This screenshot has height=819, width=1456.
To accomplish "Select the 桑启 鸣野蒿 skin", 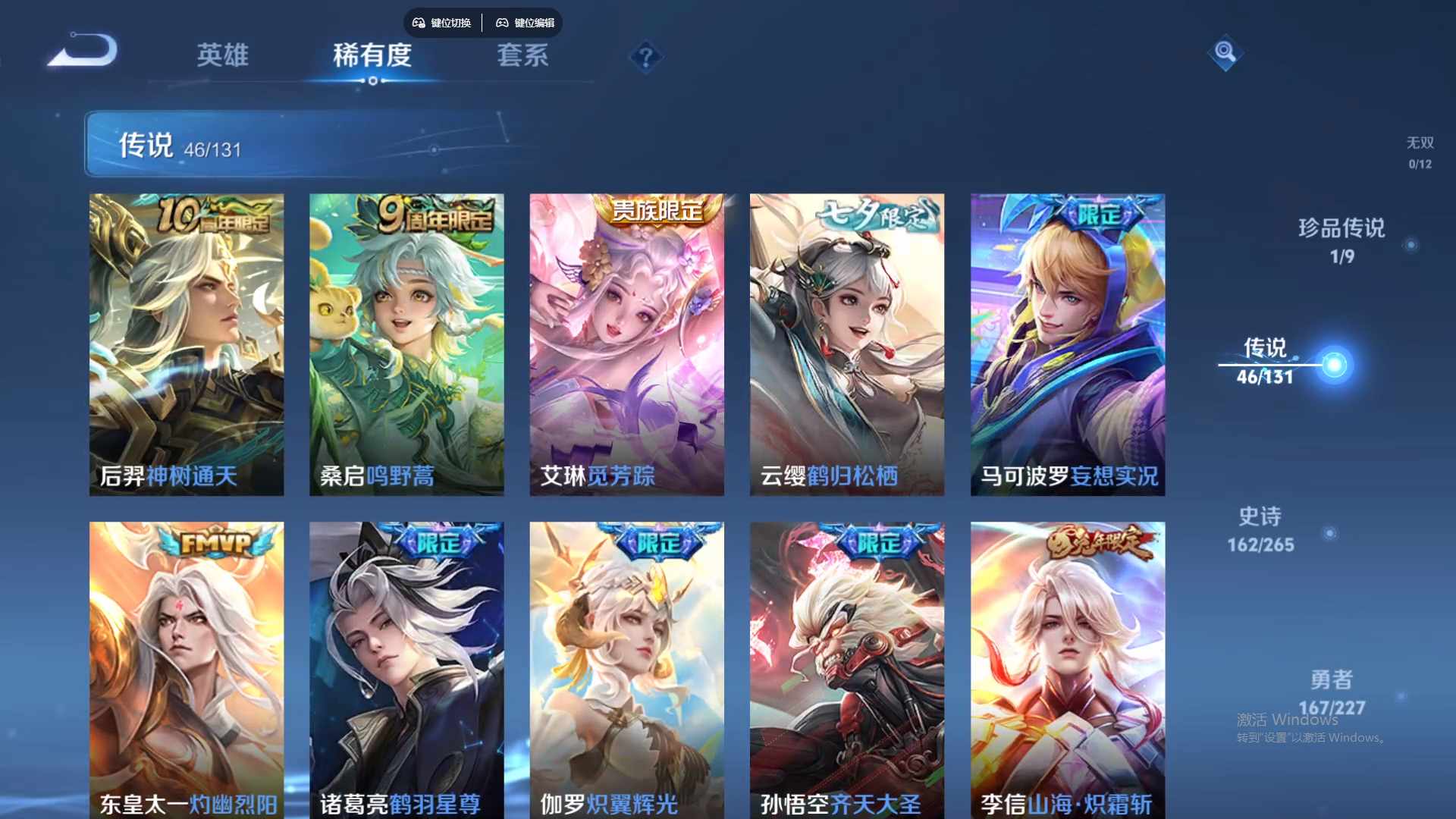I will (x=406, y=341).
